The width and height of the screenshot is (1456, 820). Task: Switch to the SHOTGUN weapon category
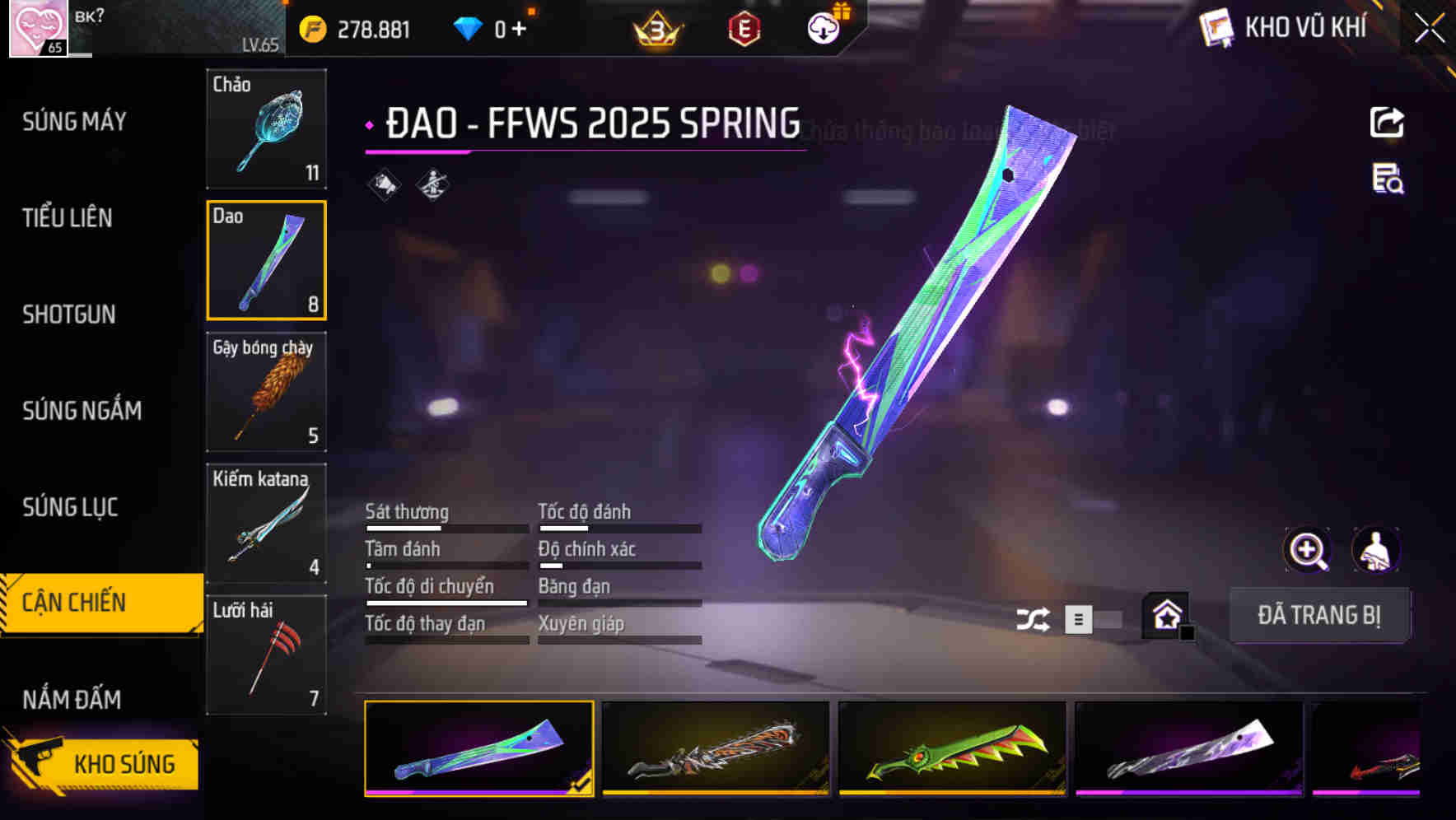point(69,314)
